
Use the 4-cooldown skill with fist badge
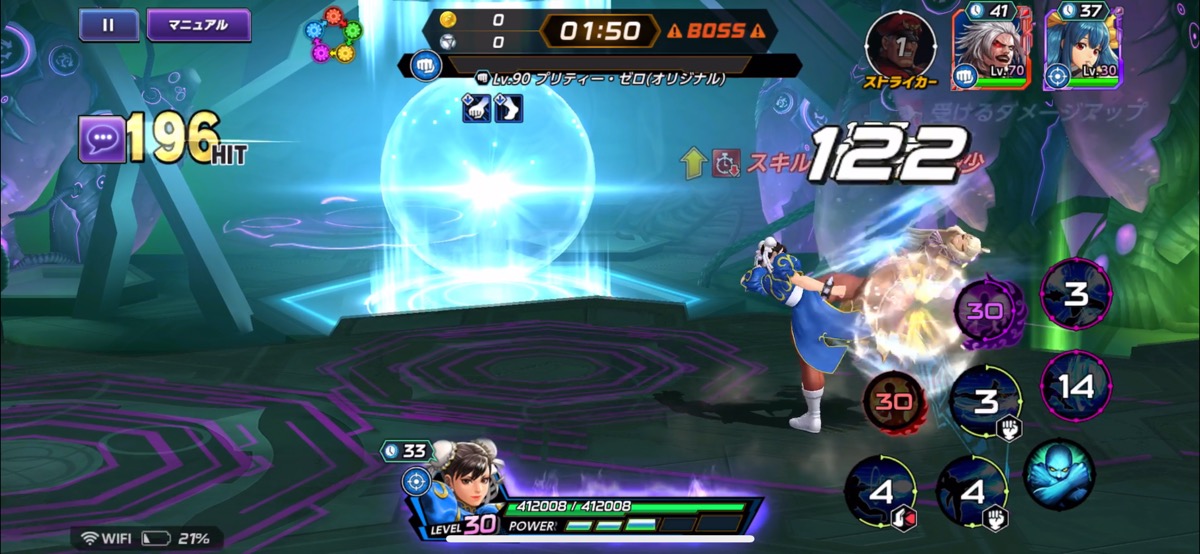971,492
